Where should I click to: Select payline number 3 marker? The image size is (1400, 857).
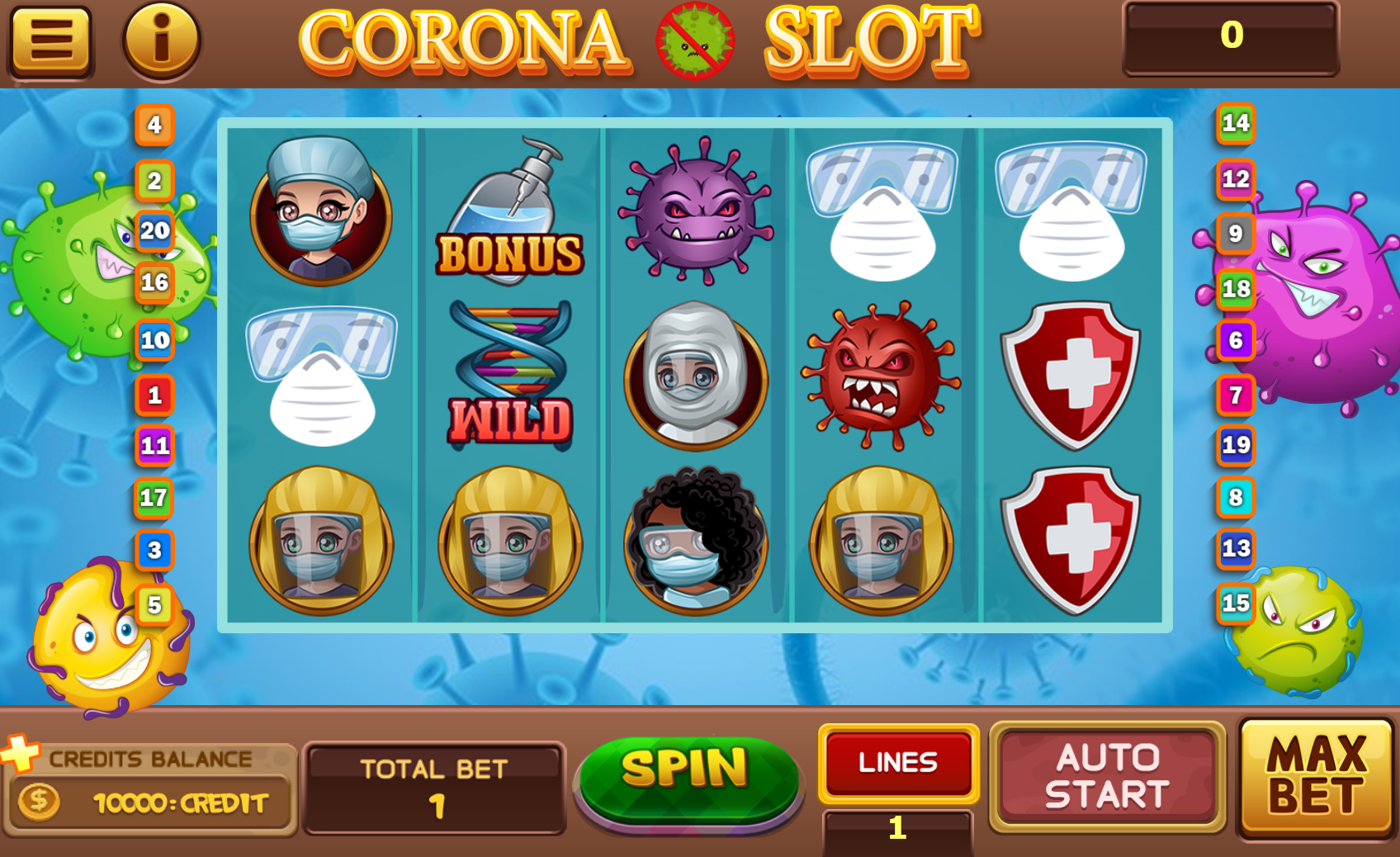pyautogui.click(x=154, y=551)
